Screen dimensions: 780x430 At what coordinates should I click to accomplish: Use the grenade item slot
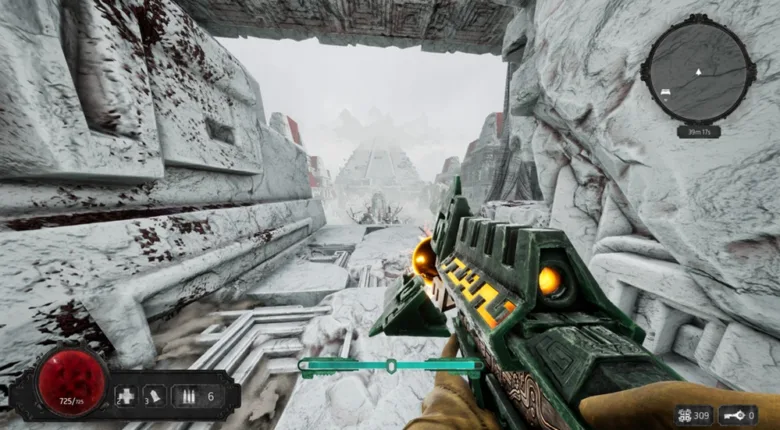tap(156, 395)
